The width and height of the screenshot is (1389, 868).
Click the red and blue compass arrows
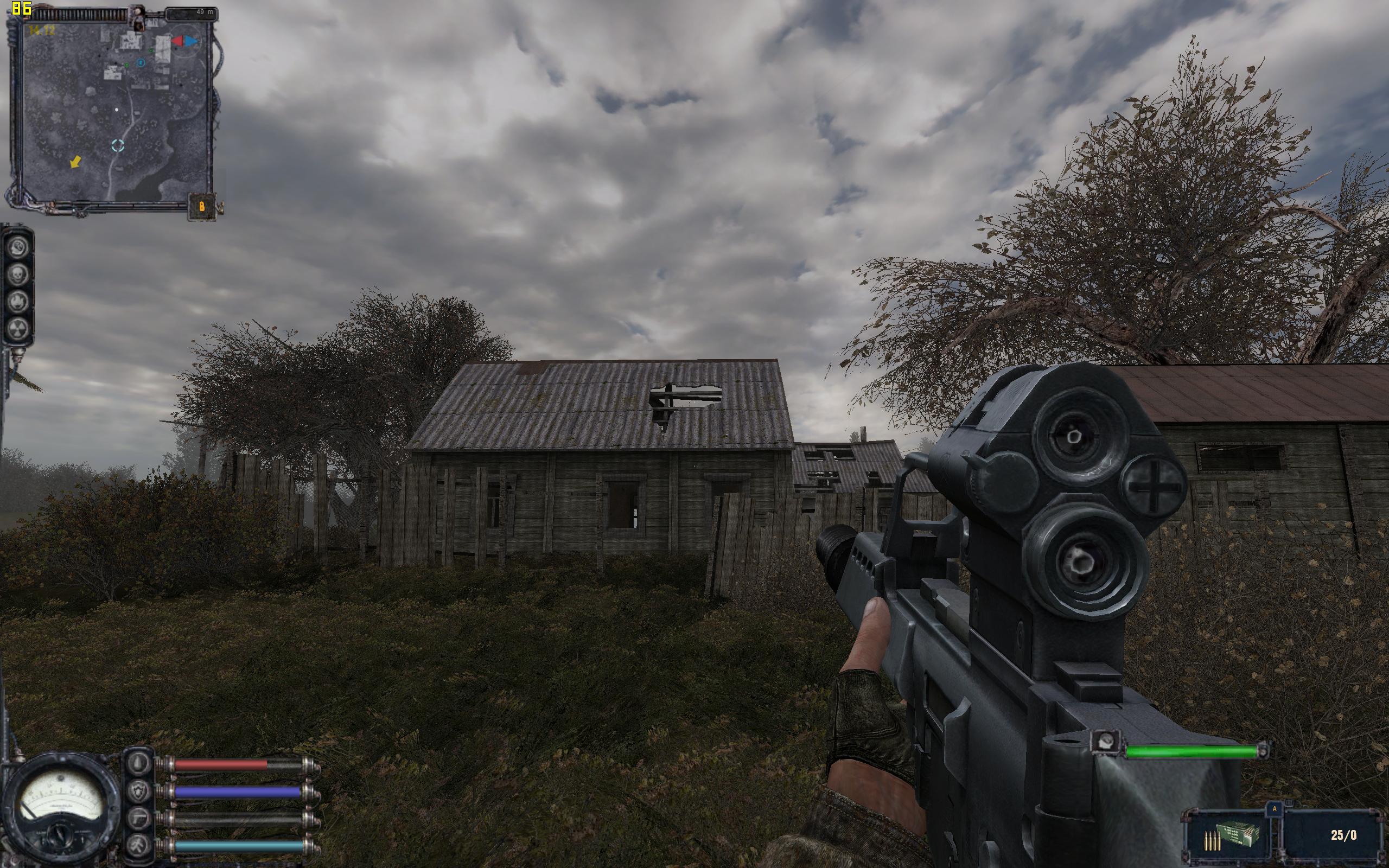(185, 41)
